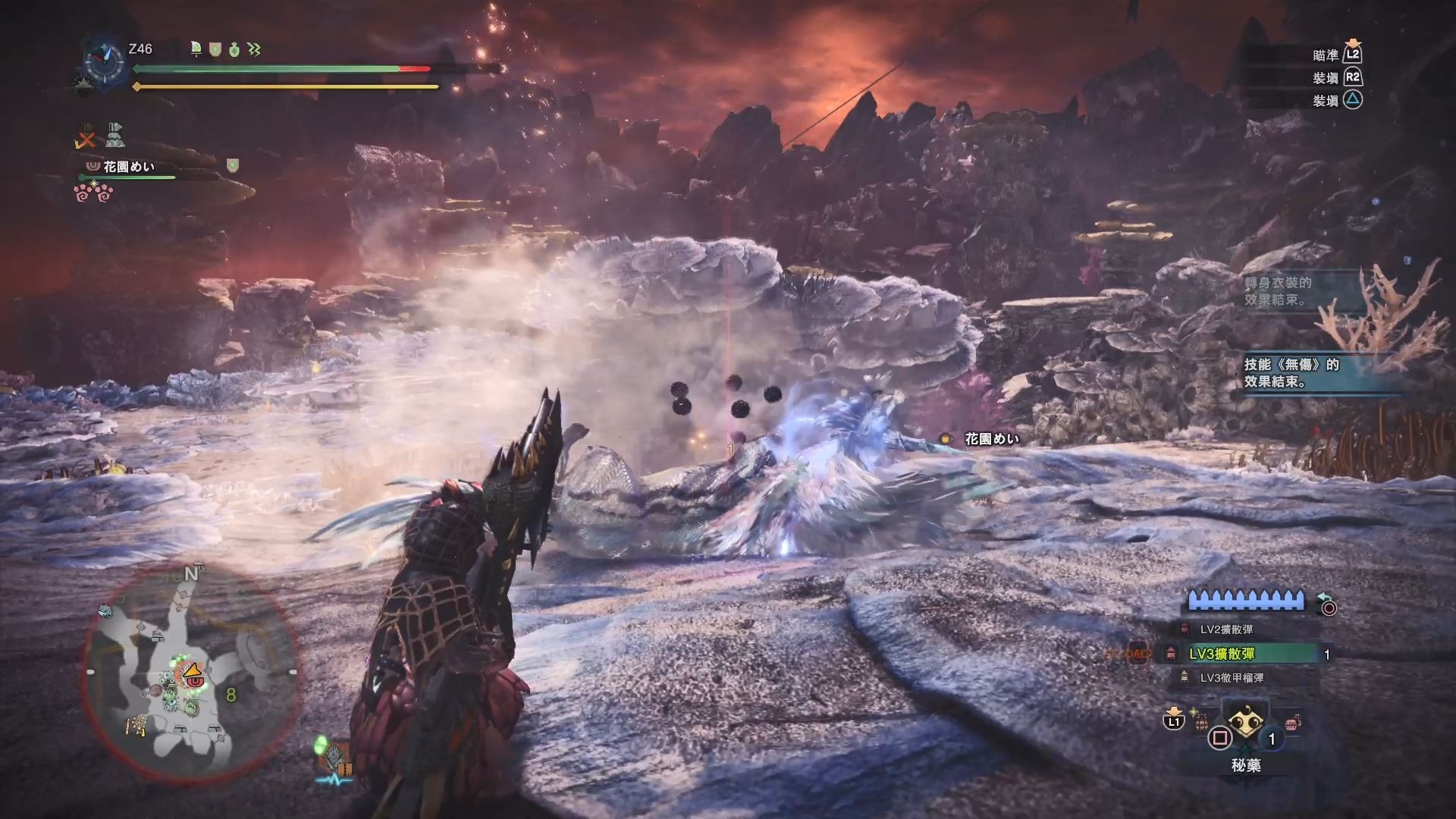The width and height of the screenshot is (1456, 819).
Task: Open the circular area minimap
Action: pos(190,673)
